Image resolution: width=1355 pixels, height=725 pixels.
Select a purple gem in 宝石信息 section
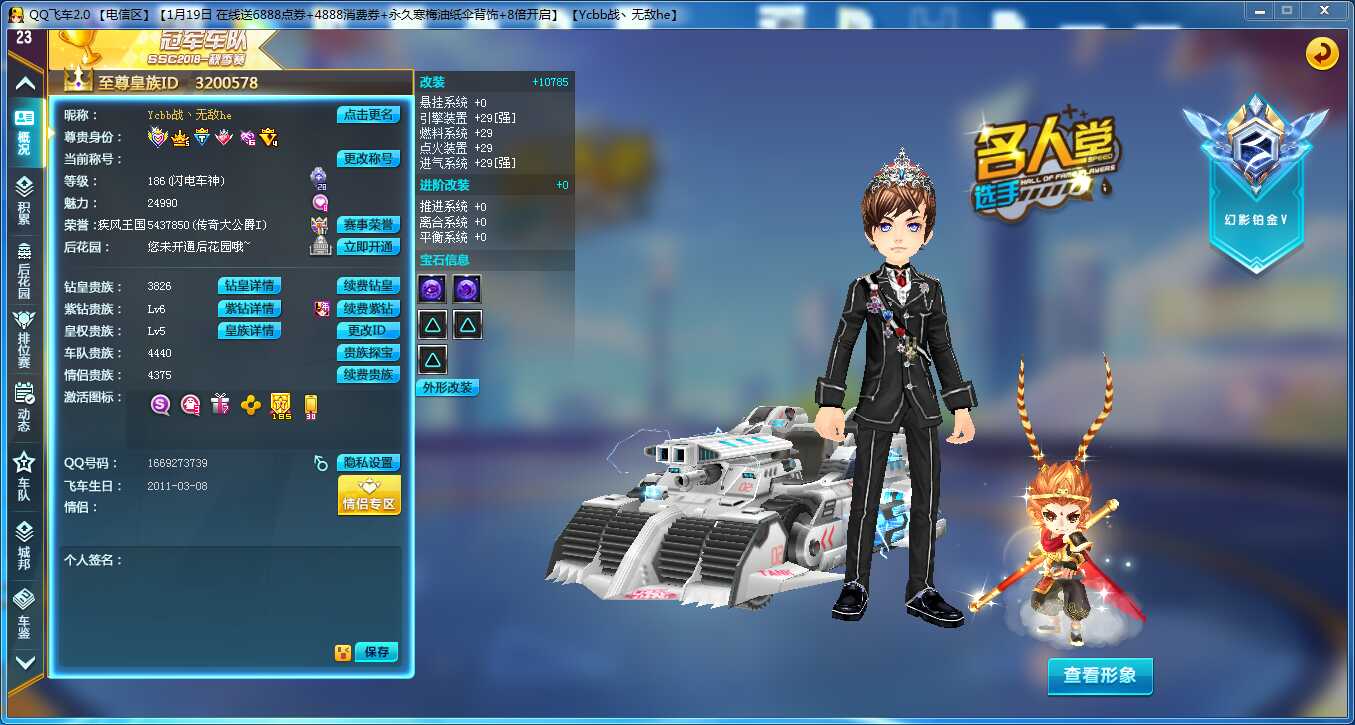(x=431, y=289)
